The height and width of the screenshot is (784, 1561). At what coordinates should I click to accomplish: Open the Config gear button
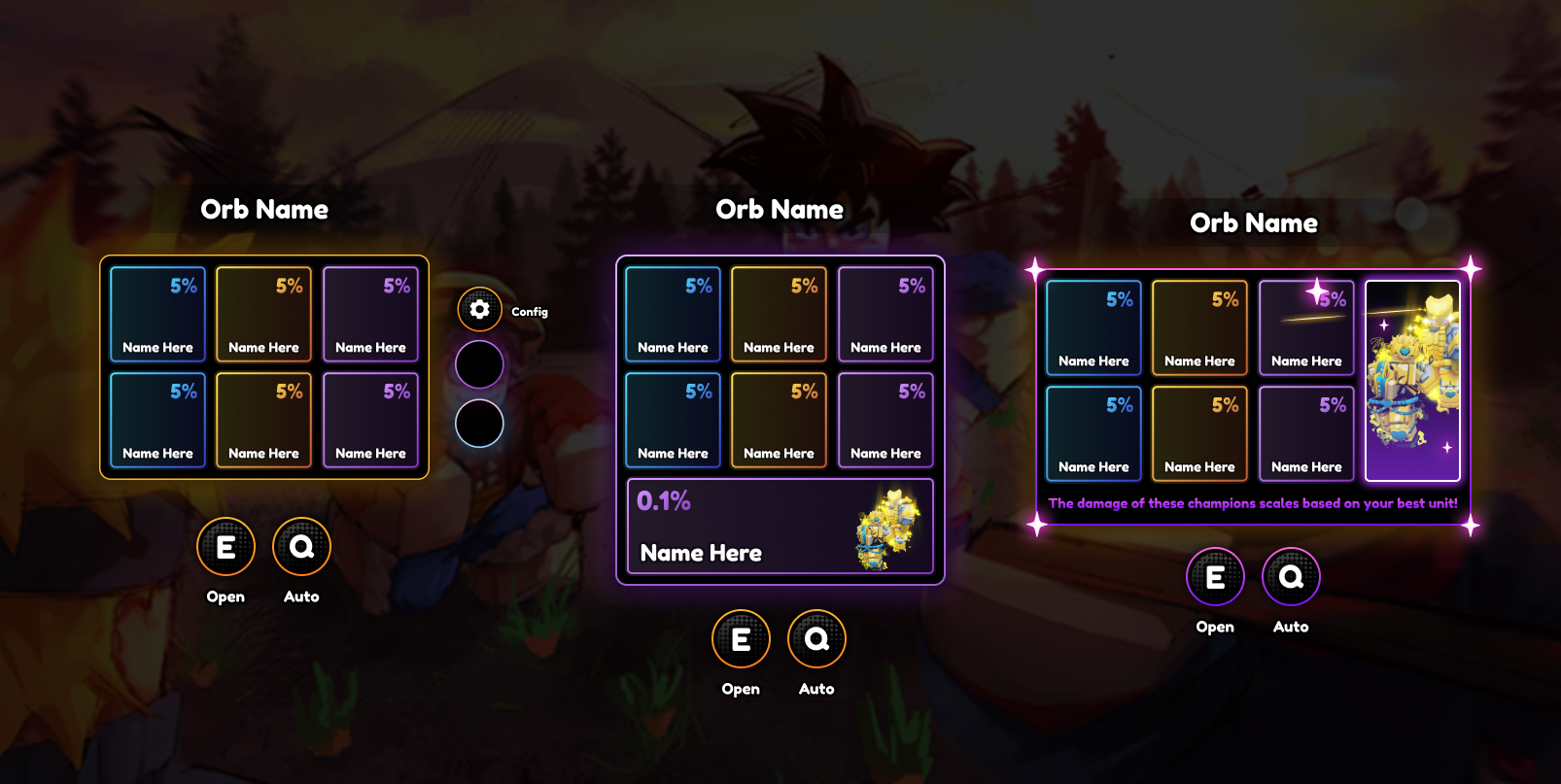pyautogui.click(x=479, y=310)
